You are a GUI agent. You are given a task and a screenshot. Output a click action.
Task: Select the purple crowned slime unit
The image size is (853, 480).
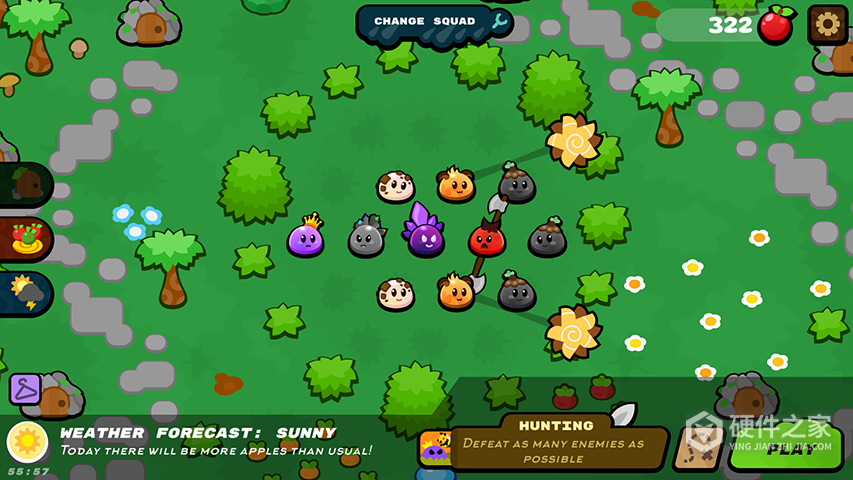[x=305, y=238]
